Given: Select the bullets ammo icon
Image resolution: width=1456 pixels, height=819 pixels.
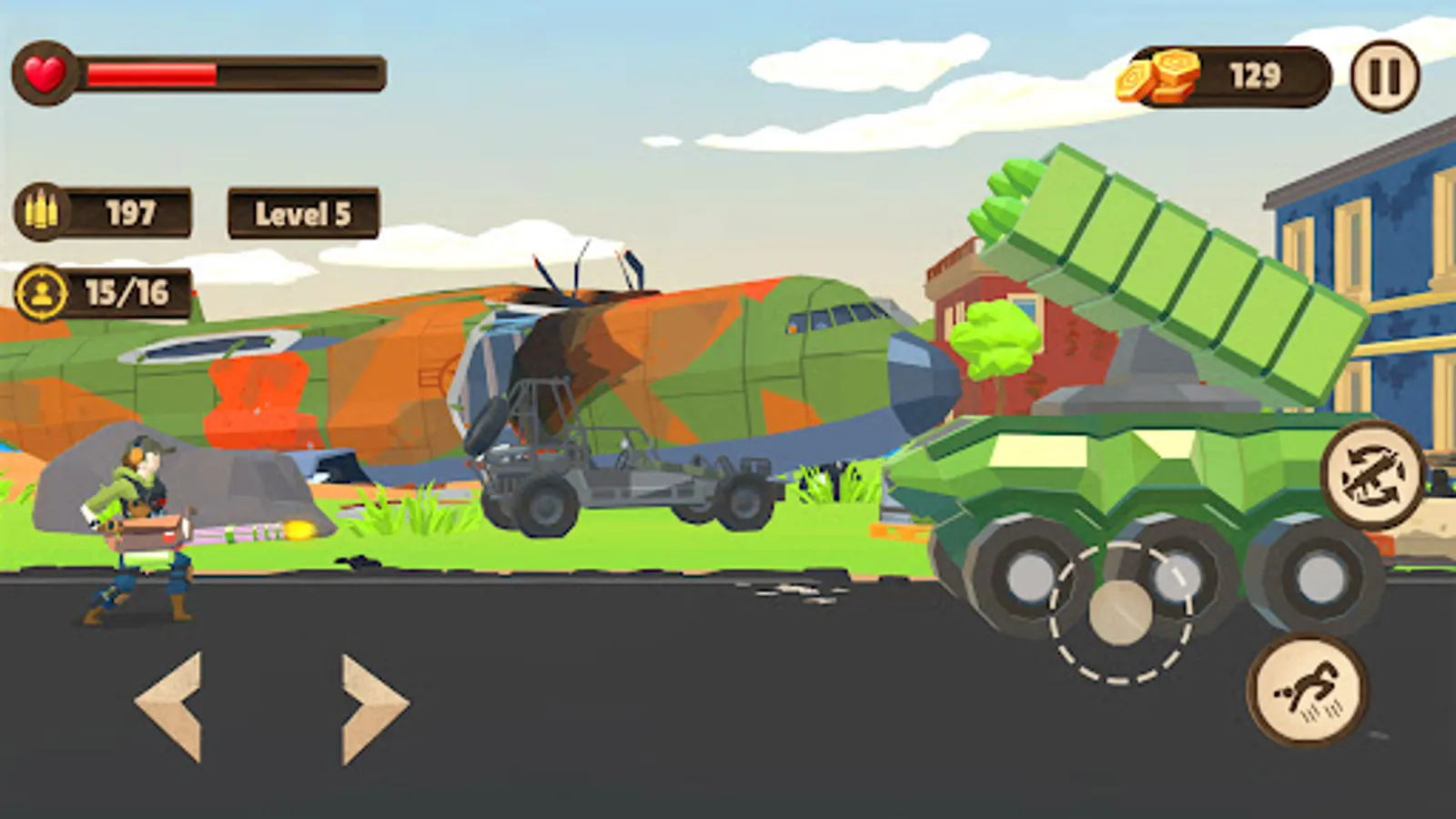Looking at the screenshot, I should (41, 210).
